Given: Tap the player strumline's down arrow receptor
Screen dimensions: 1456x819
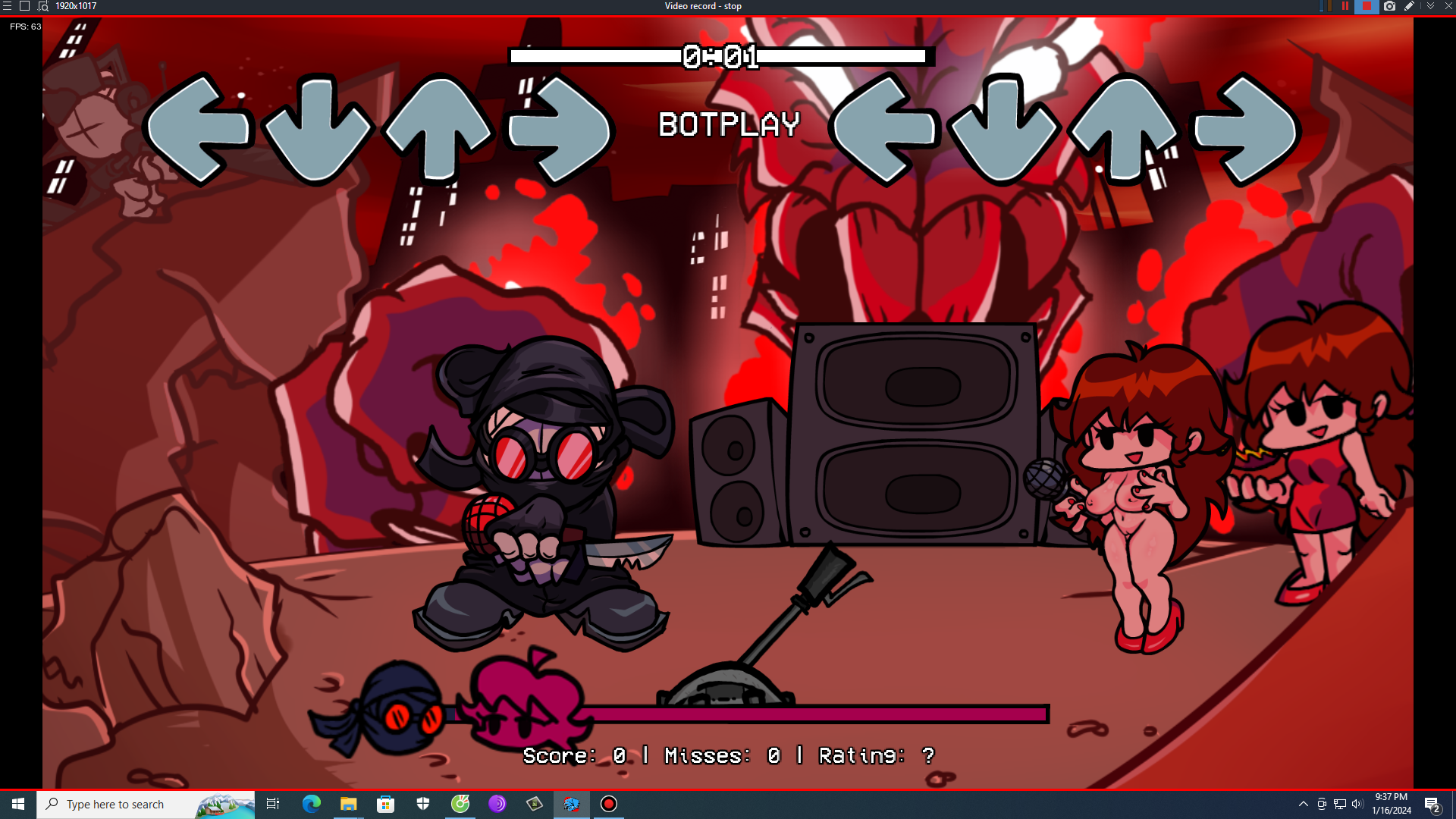Looking at the screenshot, I should click(x=1004, y=129).
